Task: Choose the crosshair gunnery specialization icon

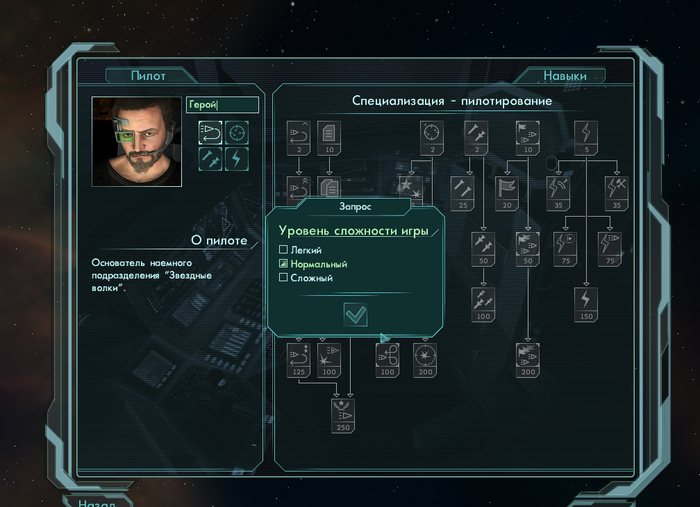Action: pos(237,132)
